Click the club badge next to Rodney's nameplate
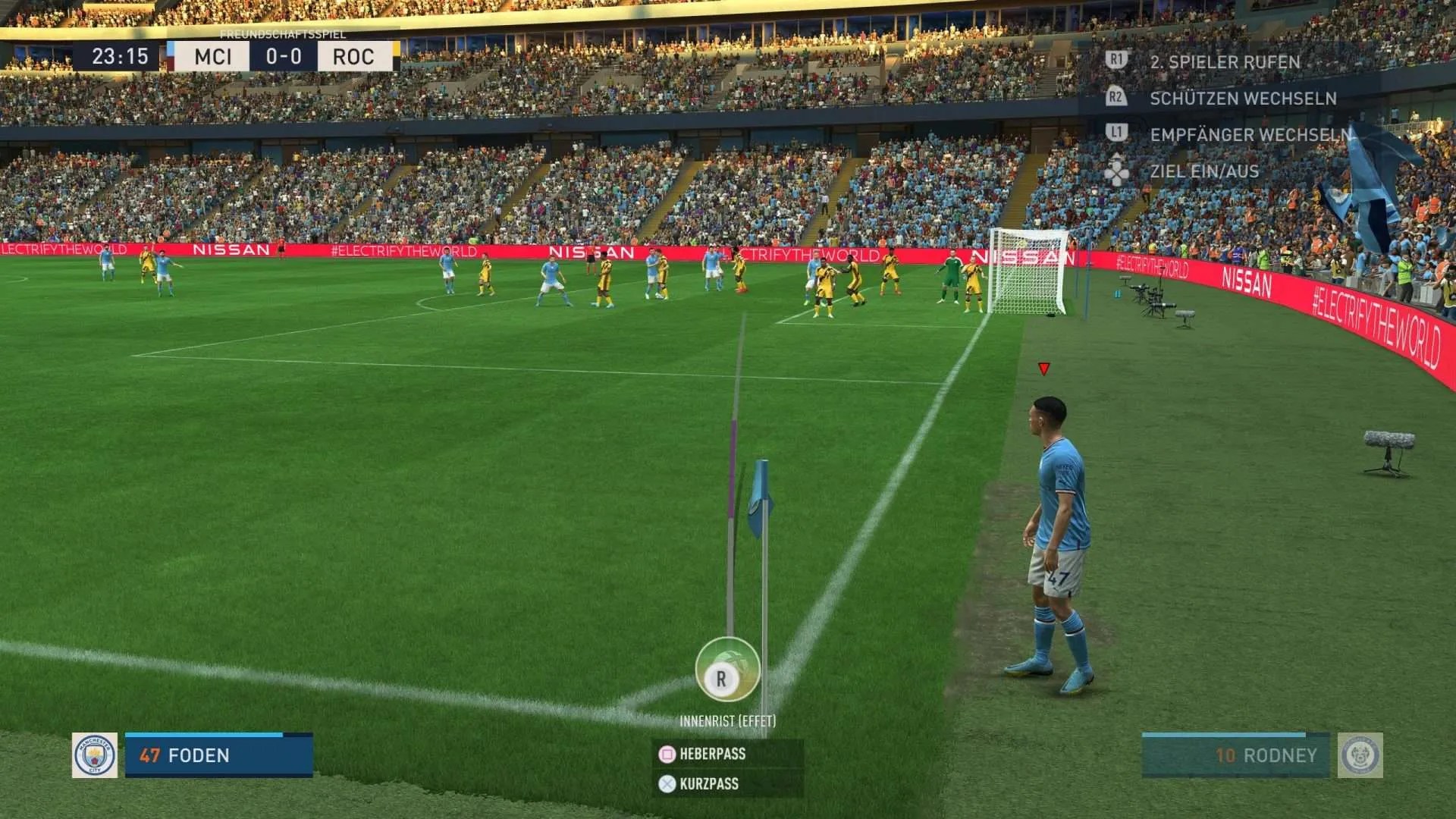 click(x=1359, y=756)
